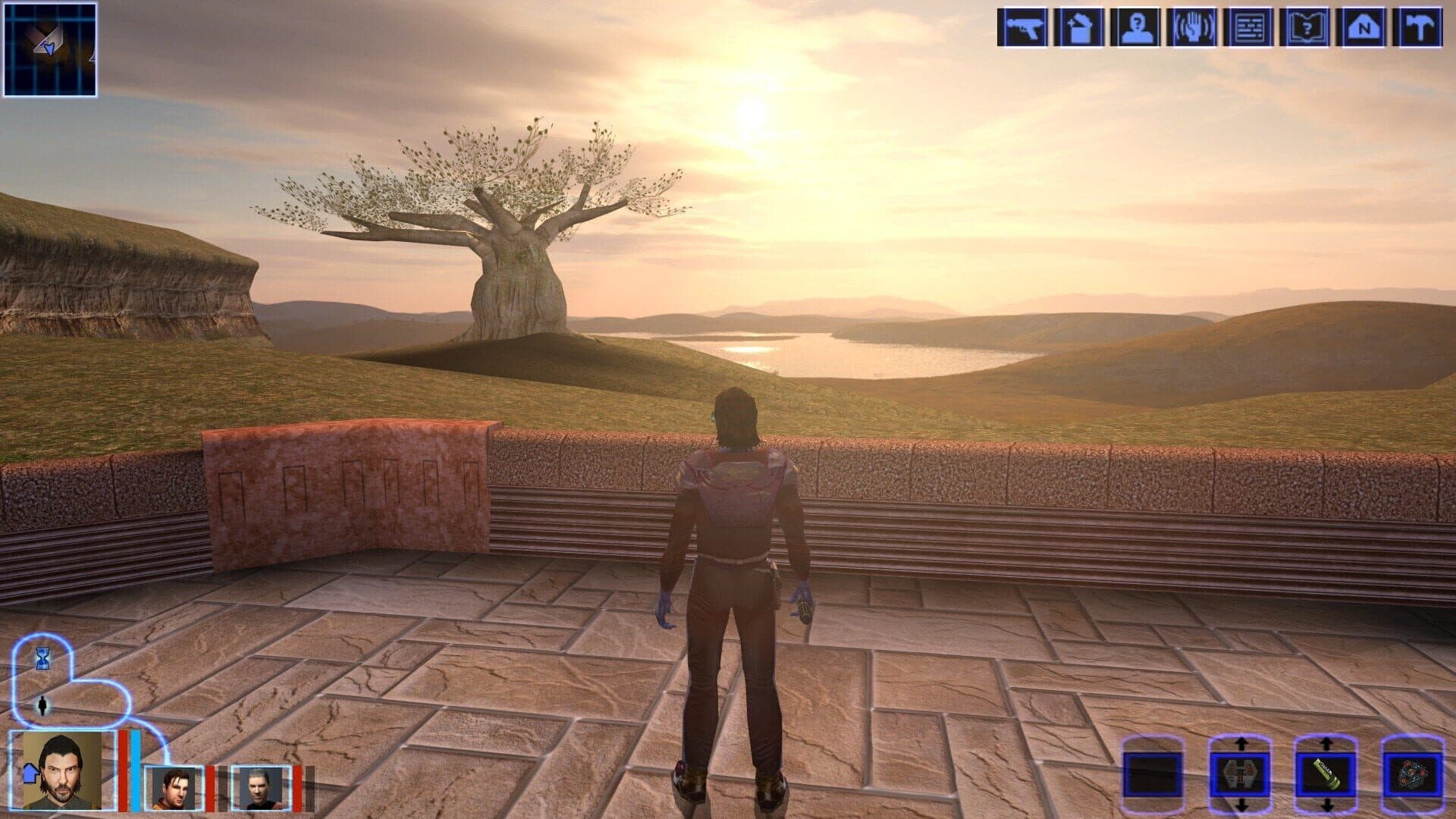This screenshot has height=819, width=1456.
Task: Click the minimap in the top-left corner
Action: click(50, 49)
